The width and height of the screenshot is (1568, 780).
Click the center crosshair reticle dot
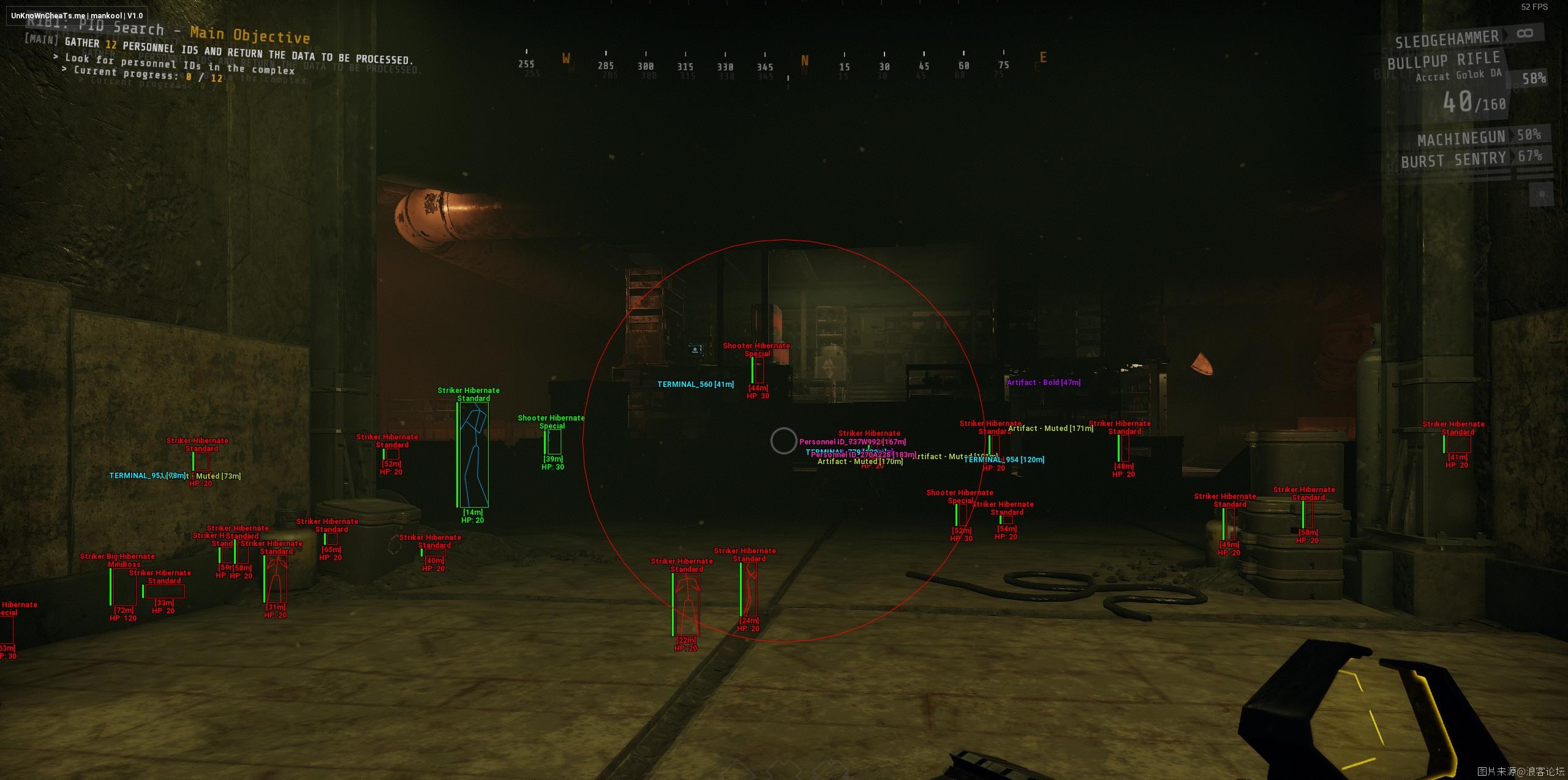tap(784, 442)
